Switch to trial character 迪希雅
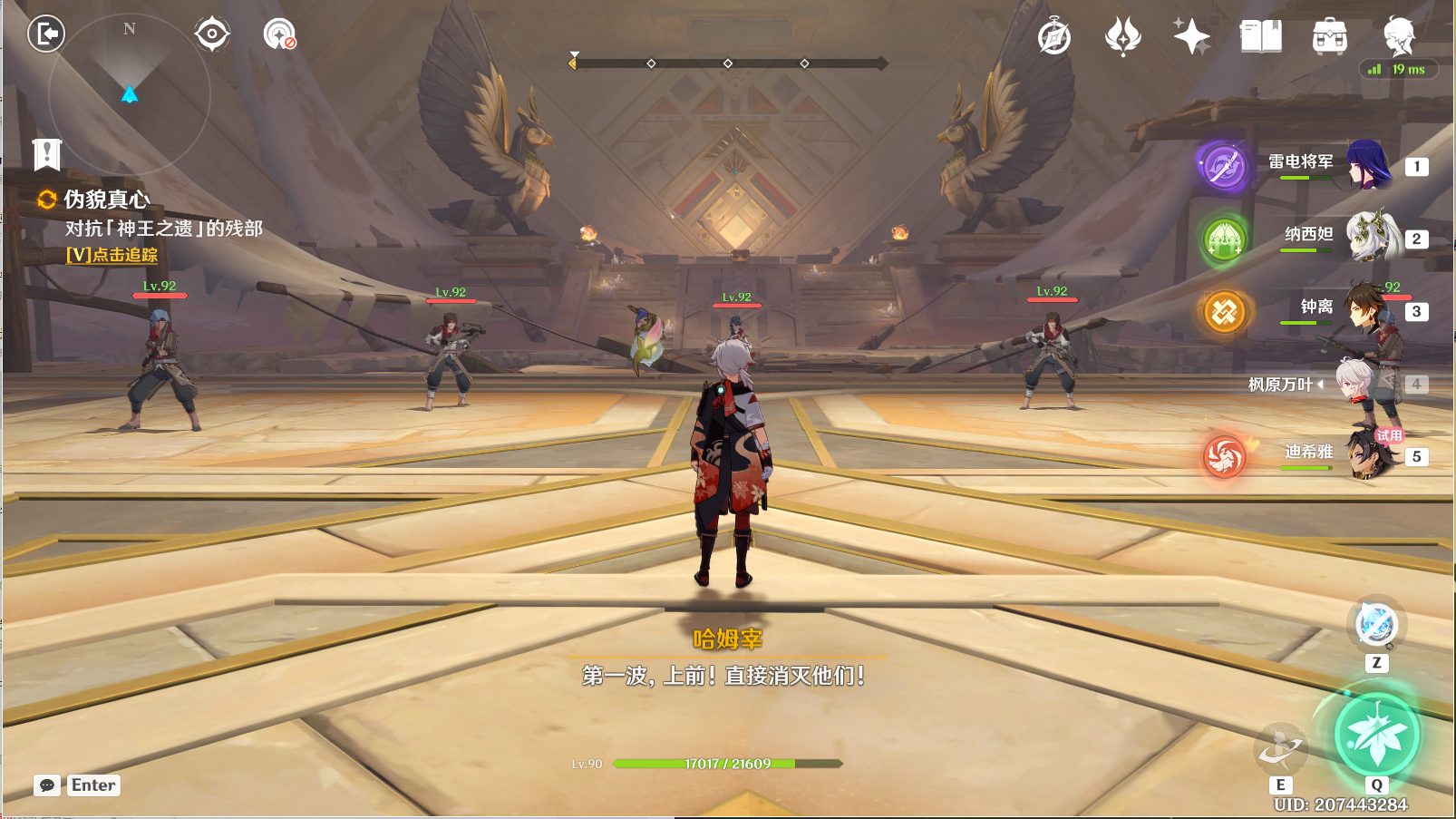This screenshot has height=819, width=1456. [1369, 454]
